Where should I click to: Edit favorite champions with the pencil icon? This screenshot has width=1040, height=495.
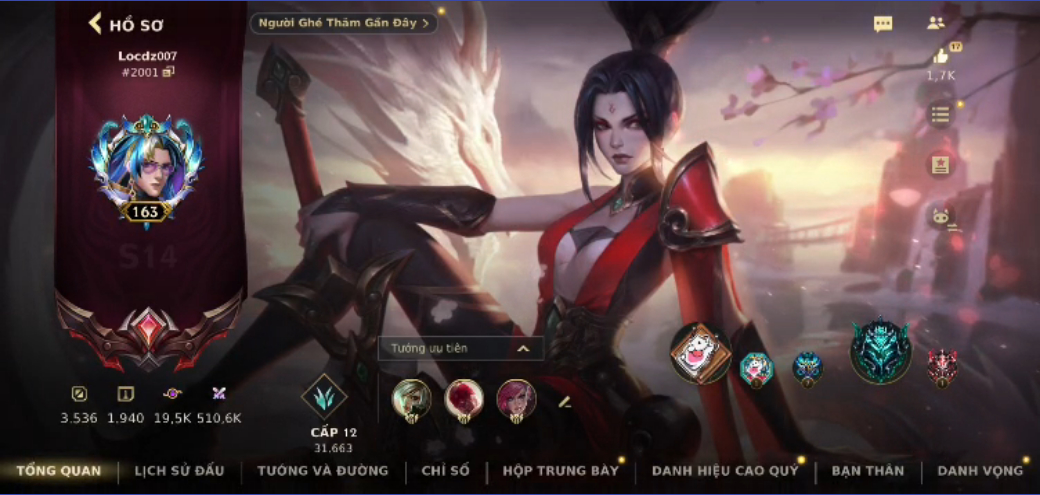tap(564, 401)
